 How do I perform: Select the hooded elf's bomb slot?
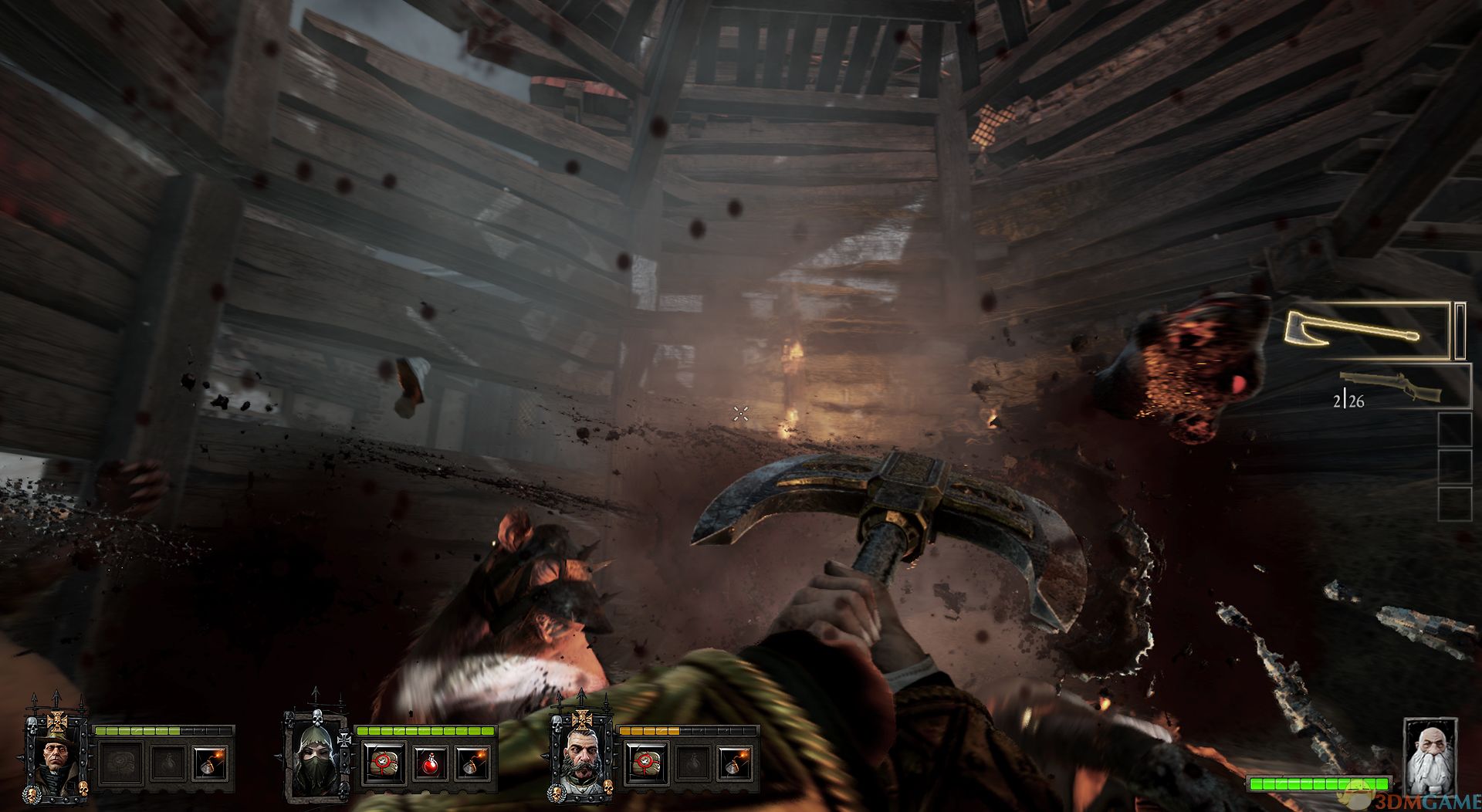[x=472, y=763]
